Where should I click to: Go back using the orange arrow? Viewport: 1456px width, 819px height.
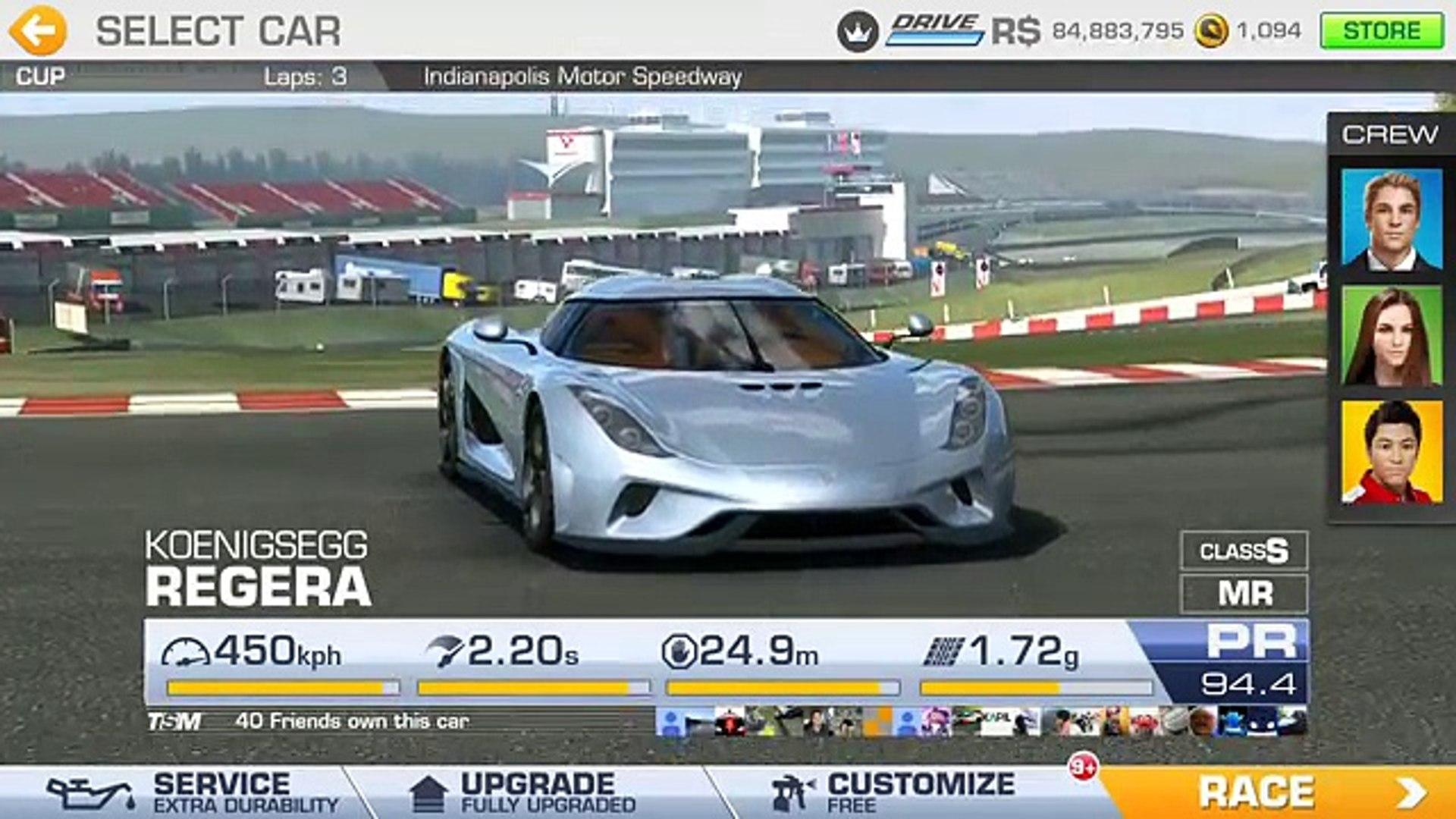pyautogui.click(x=40, y=30)
